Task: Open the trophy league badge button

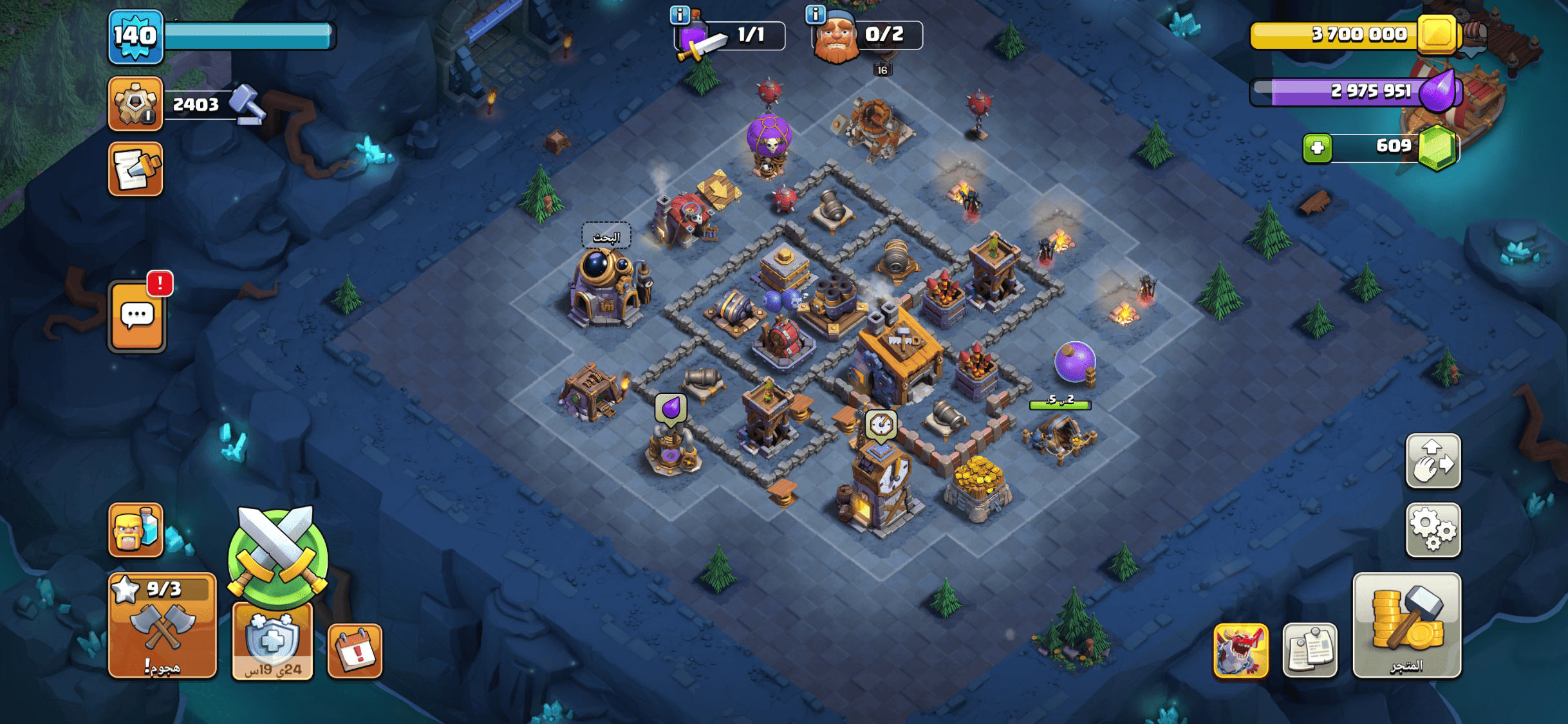Action: 135,104
